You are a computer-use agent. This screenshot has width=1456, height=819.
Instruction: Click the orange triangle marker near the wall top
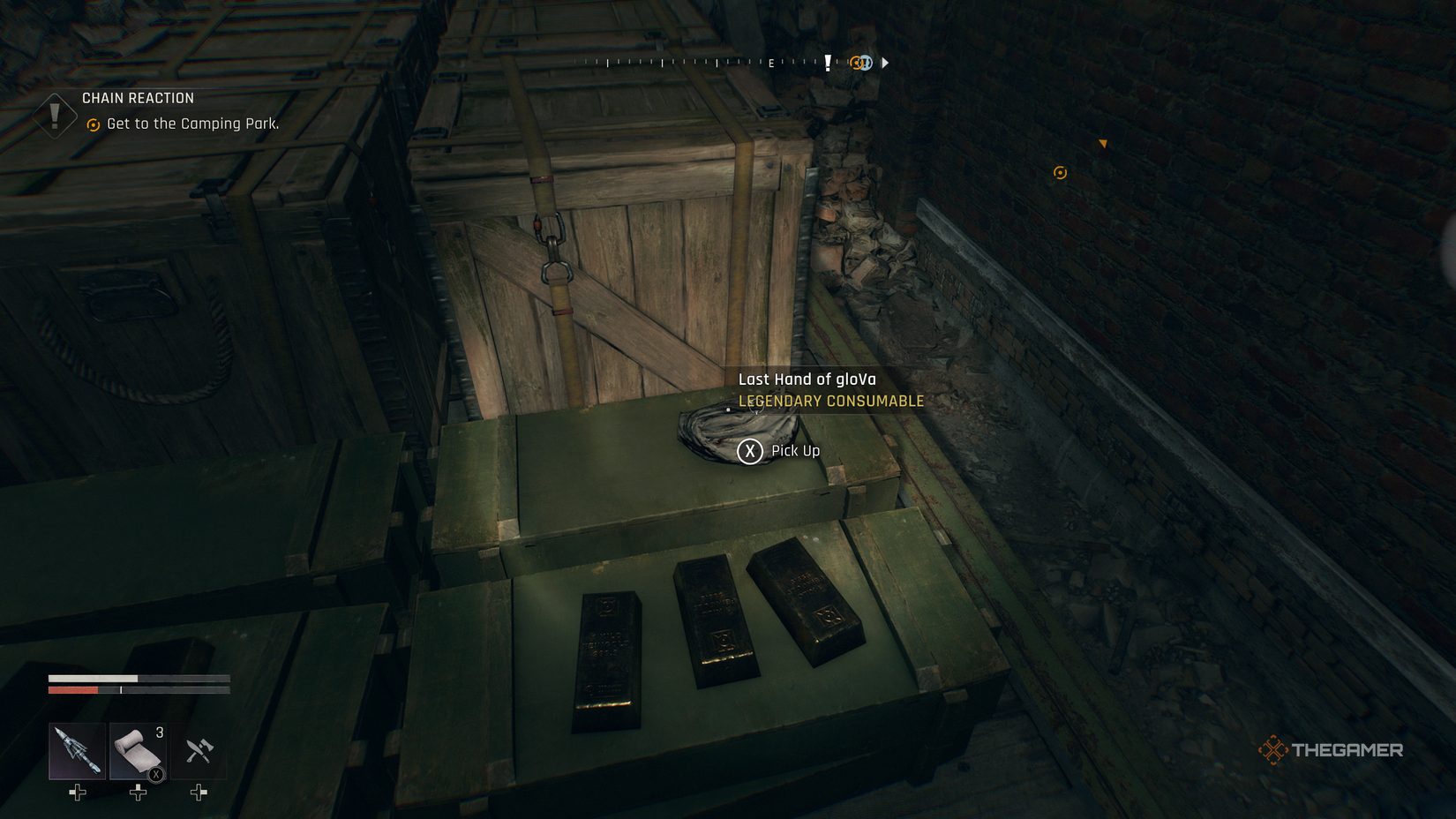click(1103, 145)
